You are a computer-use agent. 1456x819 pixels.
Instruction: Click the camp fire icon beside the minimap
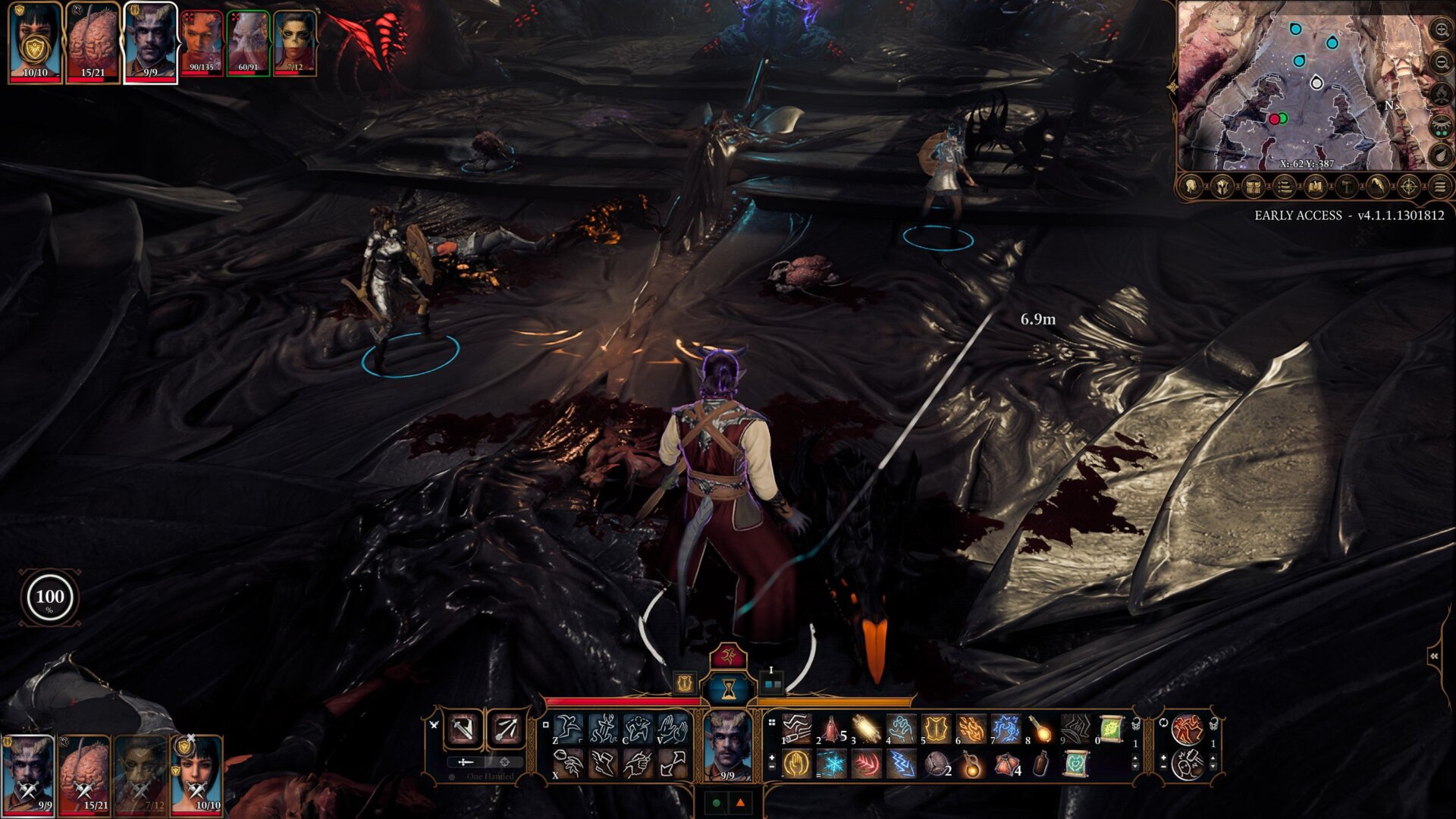pos(1442,93)
